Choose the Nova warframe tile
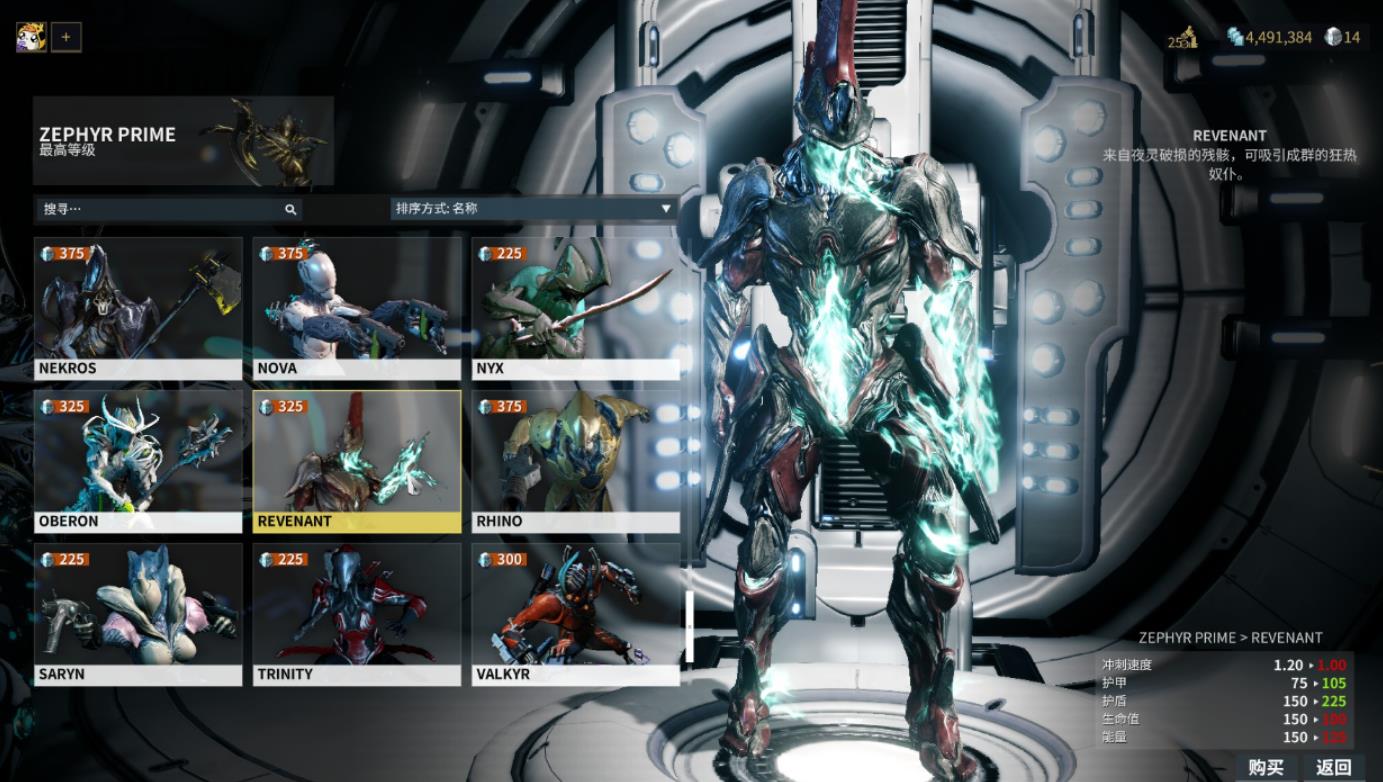The width and height of the screenshot is (1383, 782). (357, 308)
